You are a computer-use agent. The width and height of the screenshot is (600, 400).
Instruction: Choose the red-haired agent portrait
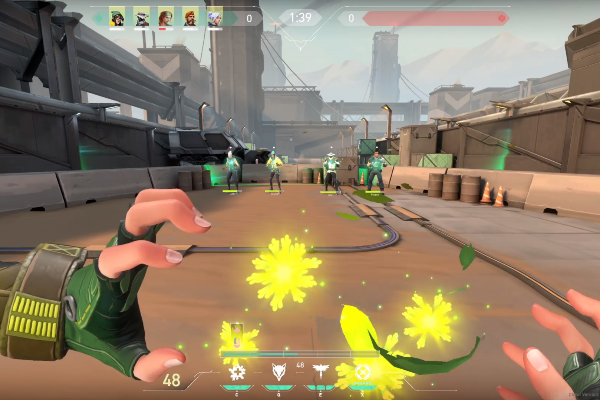165,18
